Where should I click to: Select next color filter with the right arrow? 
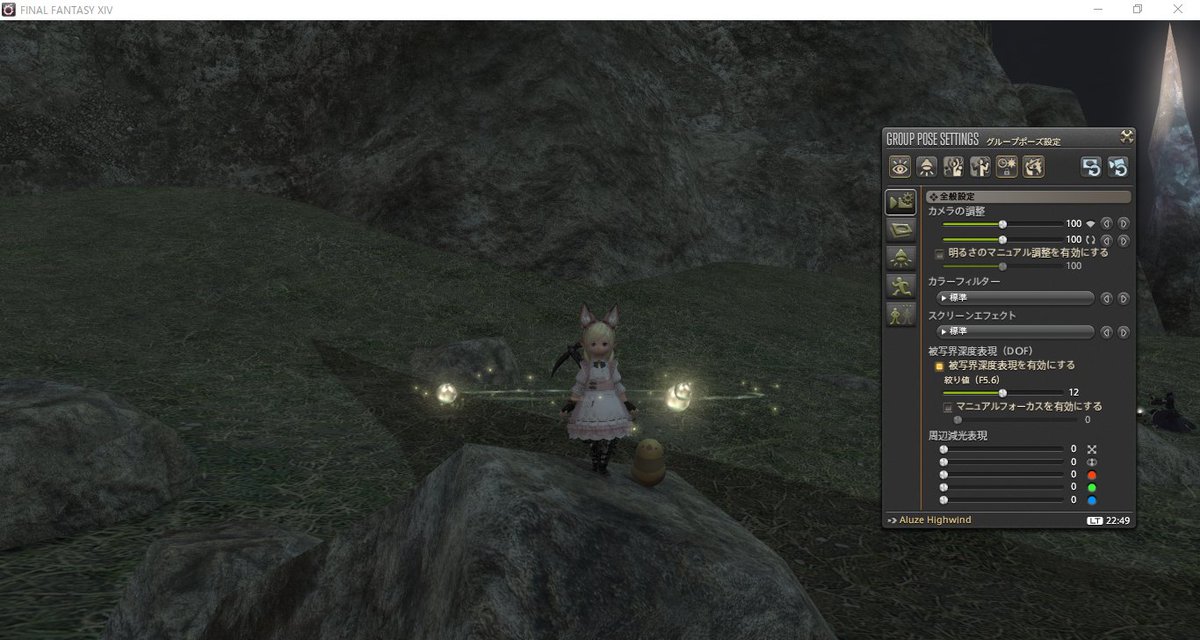(1123, 298)
